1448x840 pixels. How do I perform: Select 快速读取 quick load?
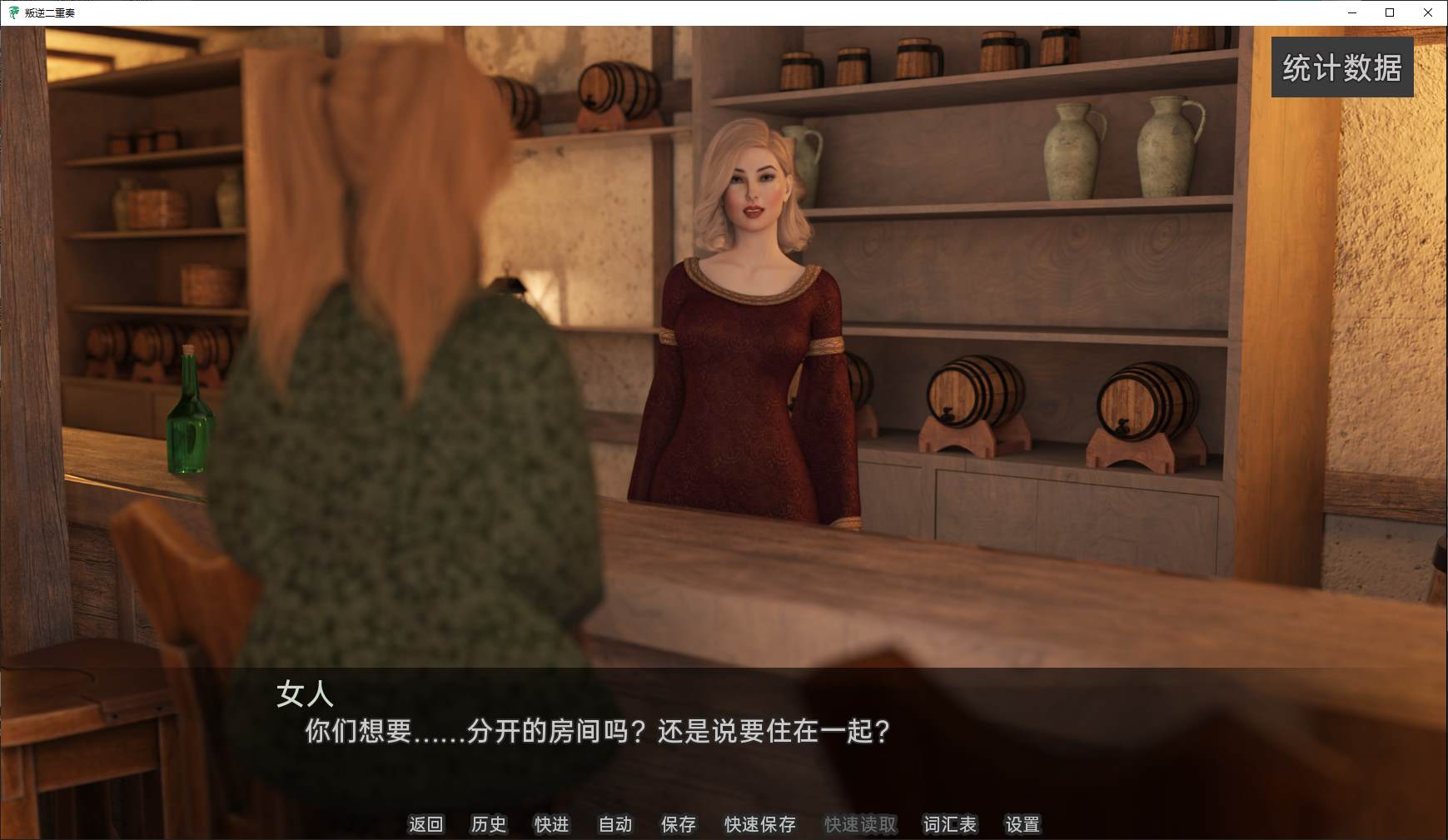(860, 824)
